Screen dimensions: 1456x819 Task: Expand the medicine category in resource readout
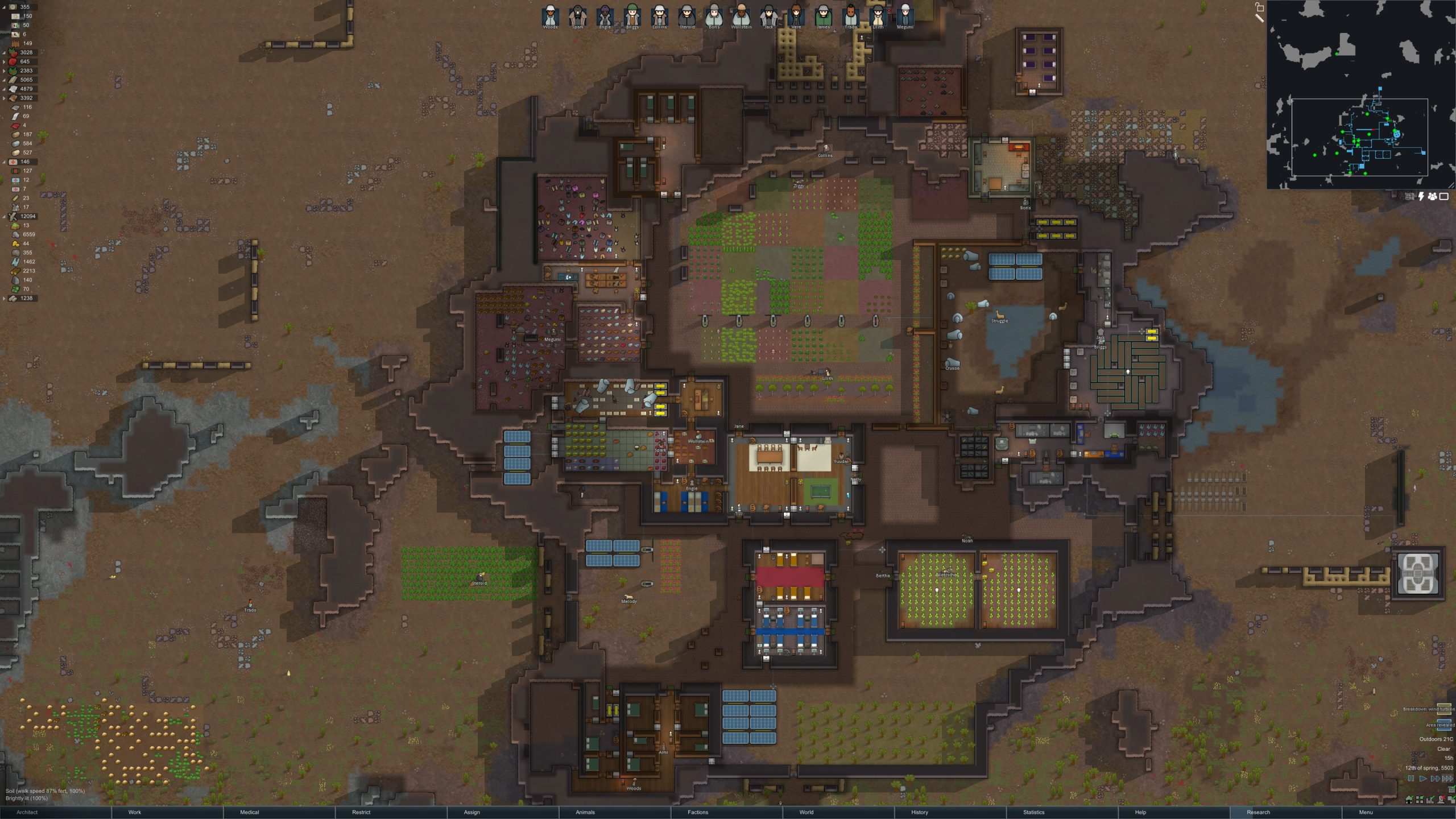5,161
